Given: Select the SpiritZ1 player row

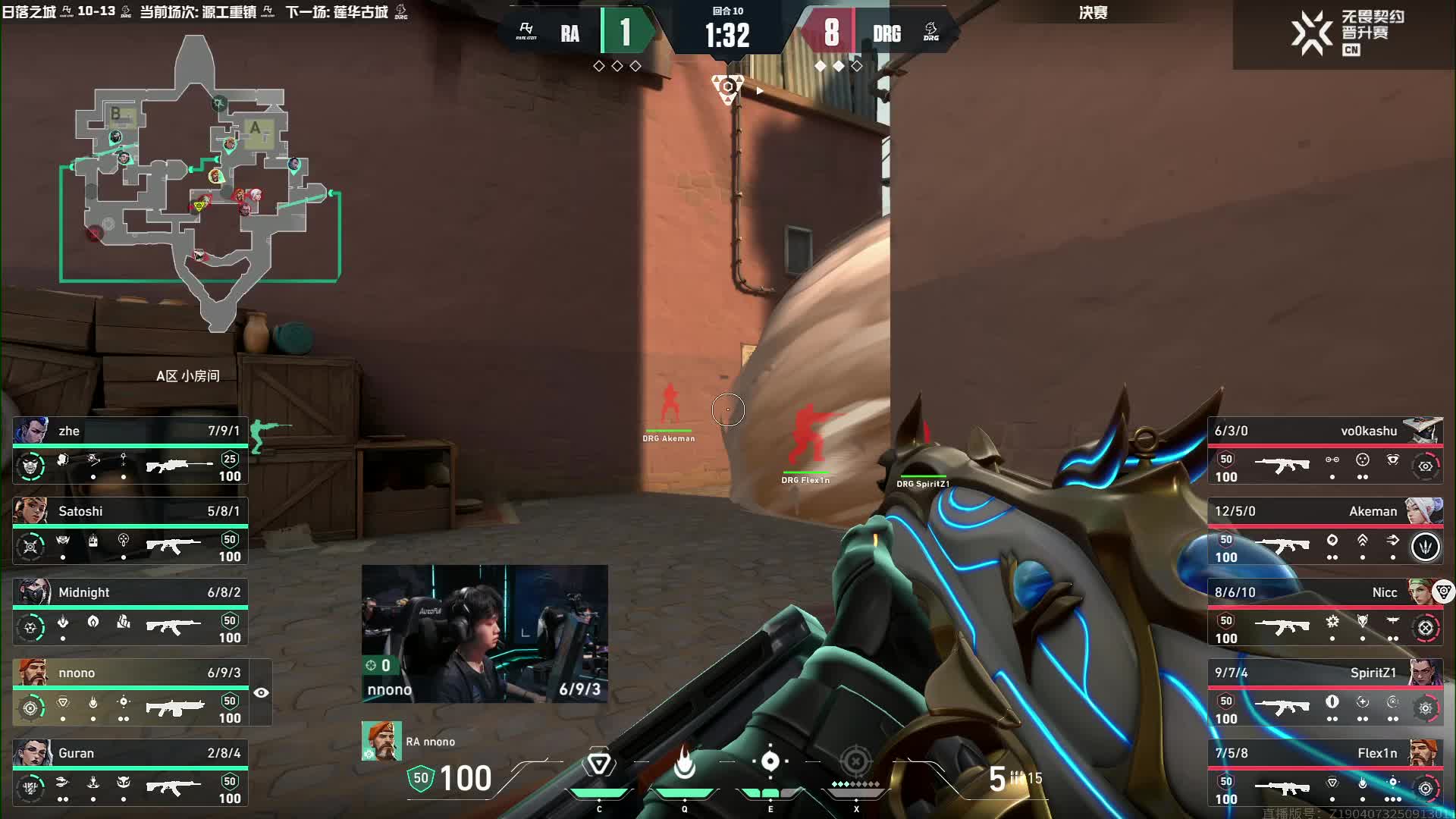Looking at the screenshot, I should (x=1325, y=692).
